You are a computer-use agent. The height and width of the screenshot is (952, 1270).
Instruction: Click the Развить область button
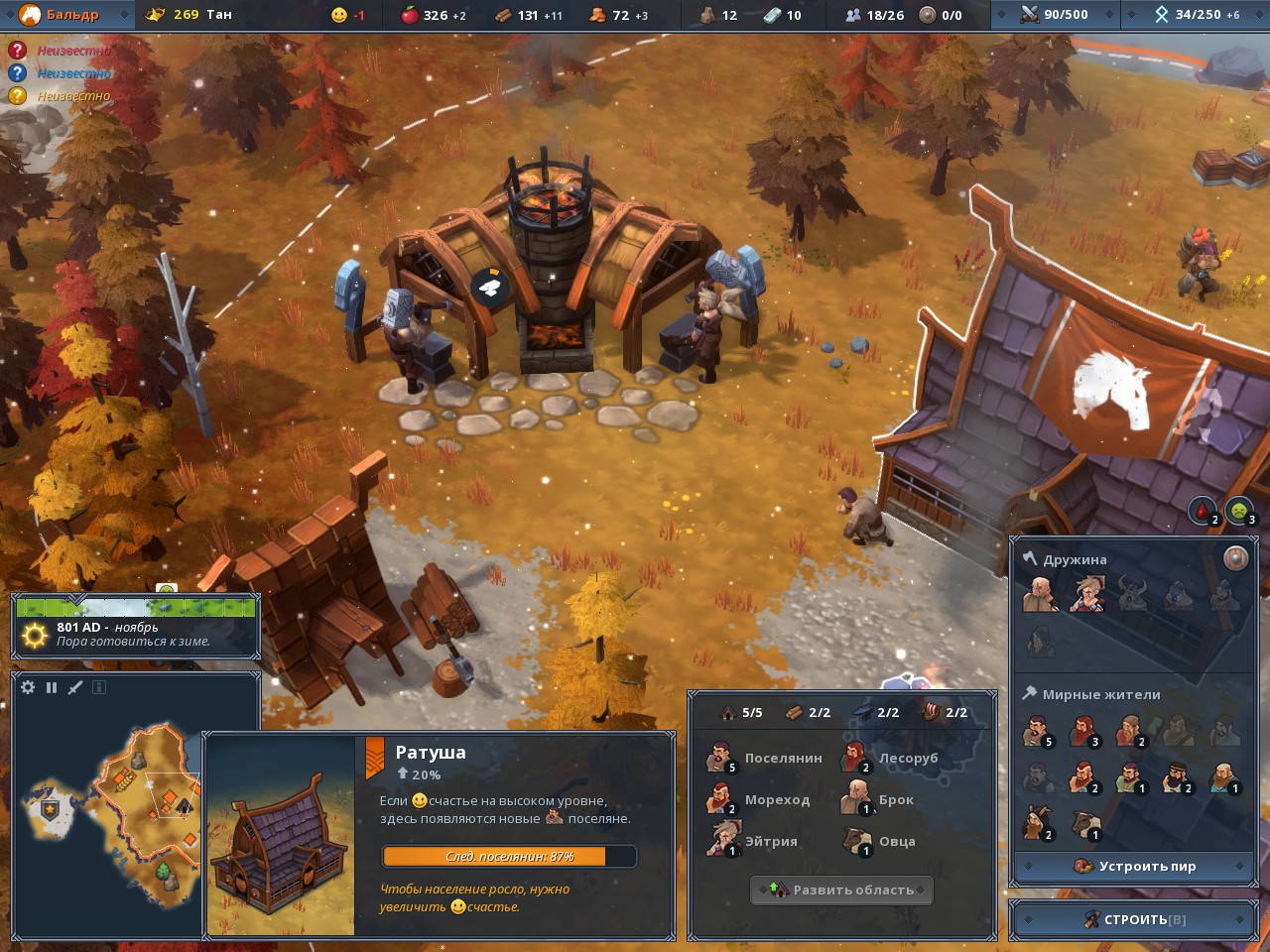(841, 890)
